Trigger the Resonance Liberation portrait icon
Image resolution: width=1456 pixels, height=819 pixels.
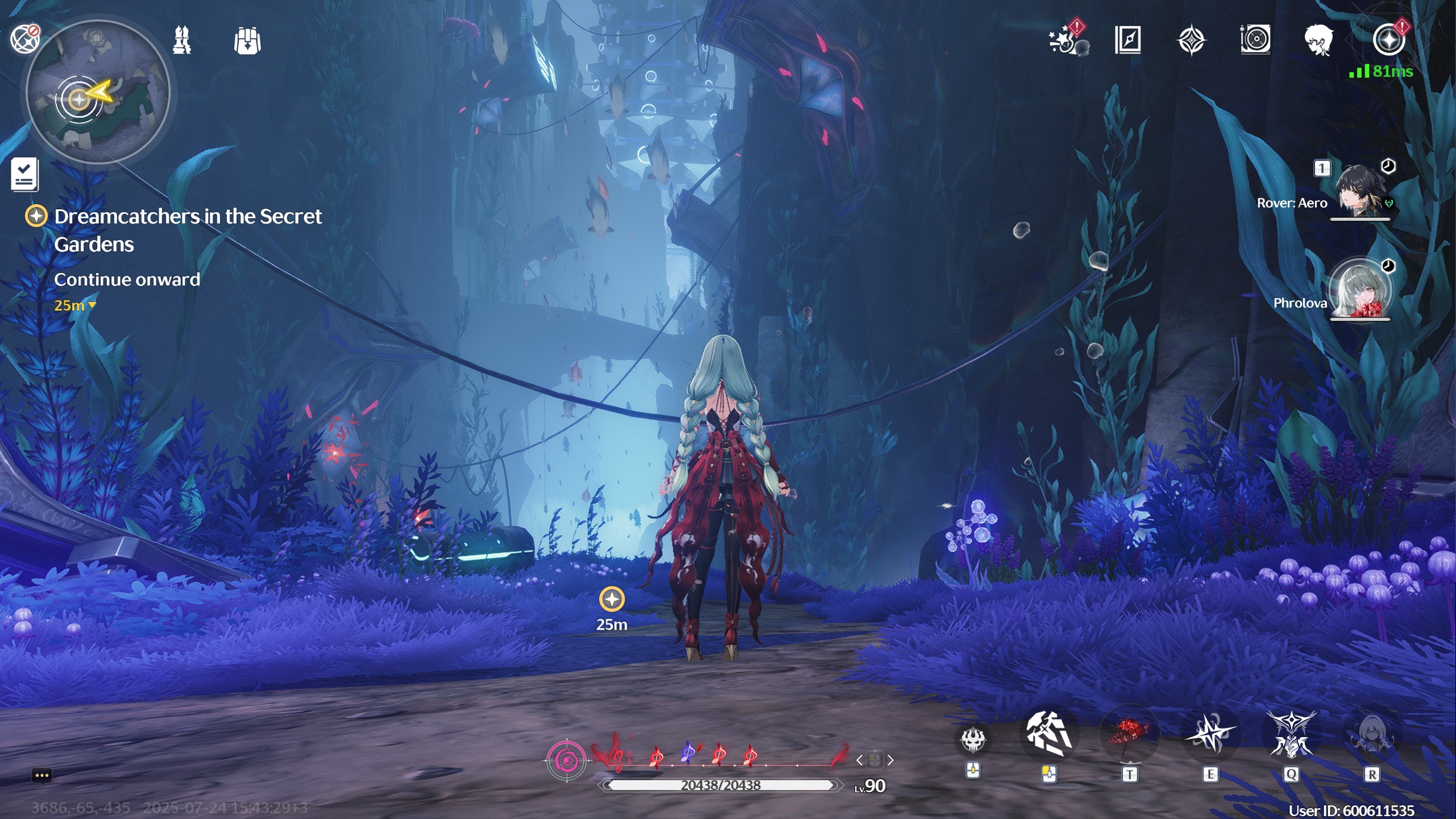tap(1372, 735)
